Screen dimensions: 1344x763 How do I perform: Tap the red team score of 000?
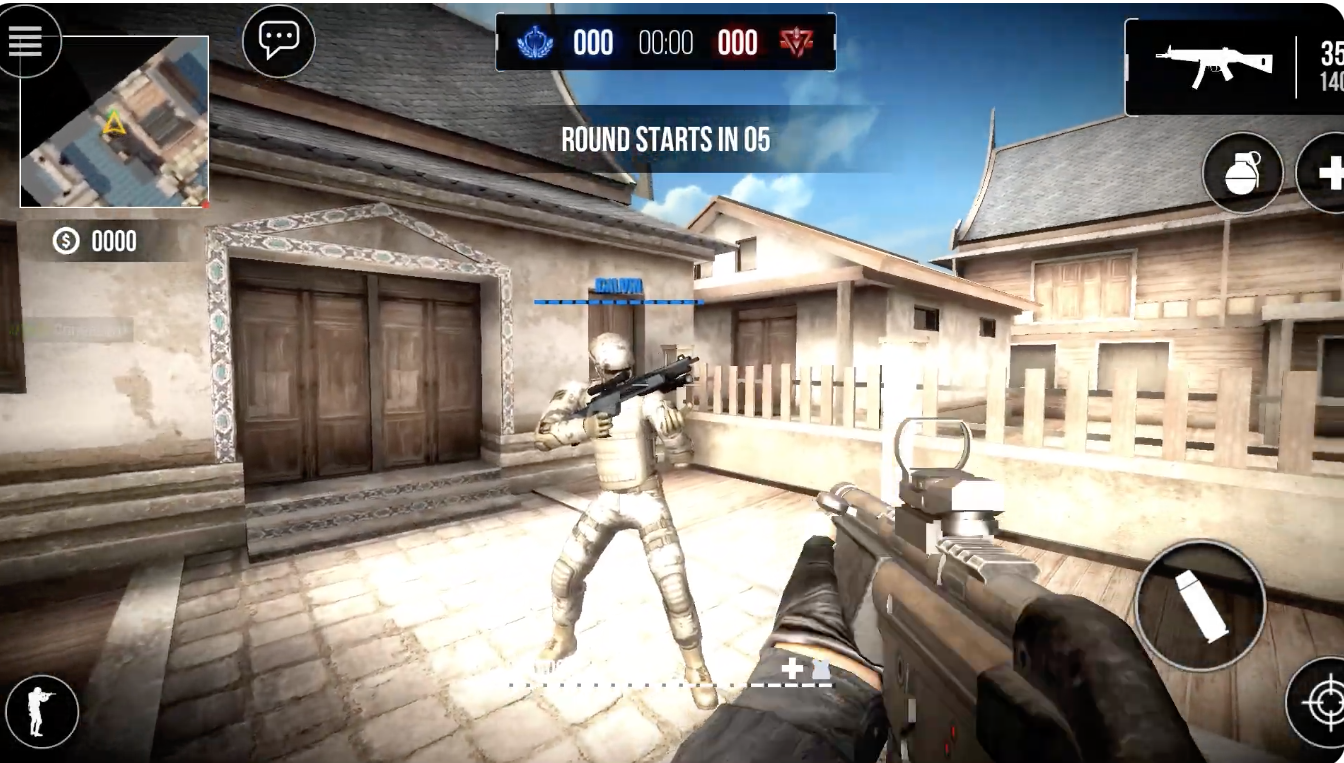point(737,43)
